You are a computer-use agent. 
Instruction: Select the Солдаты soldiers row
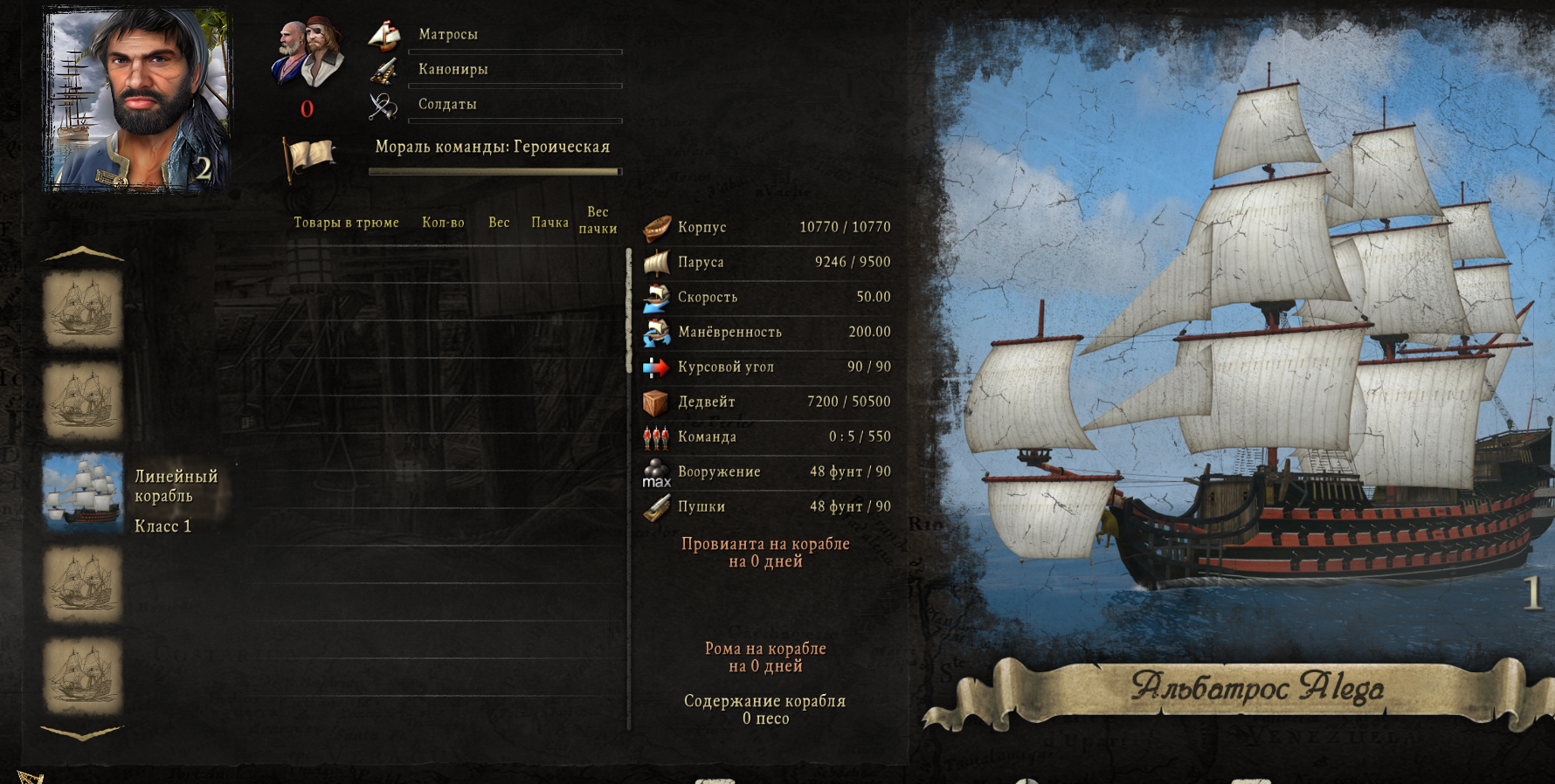point(495,105)
